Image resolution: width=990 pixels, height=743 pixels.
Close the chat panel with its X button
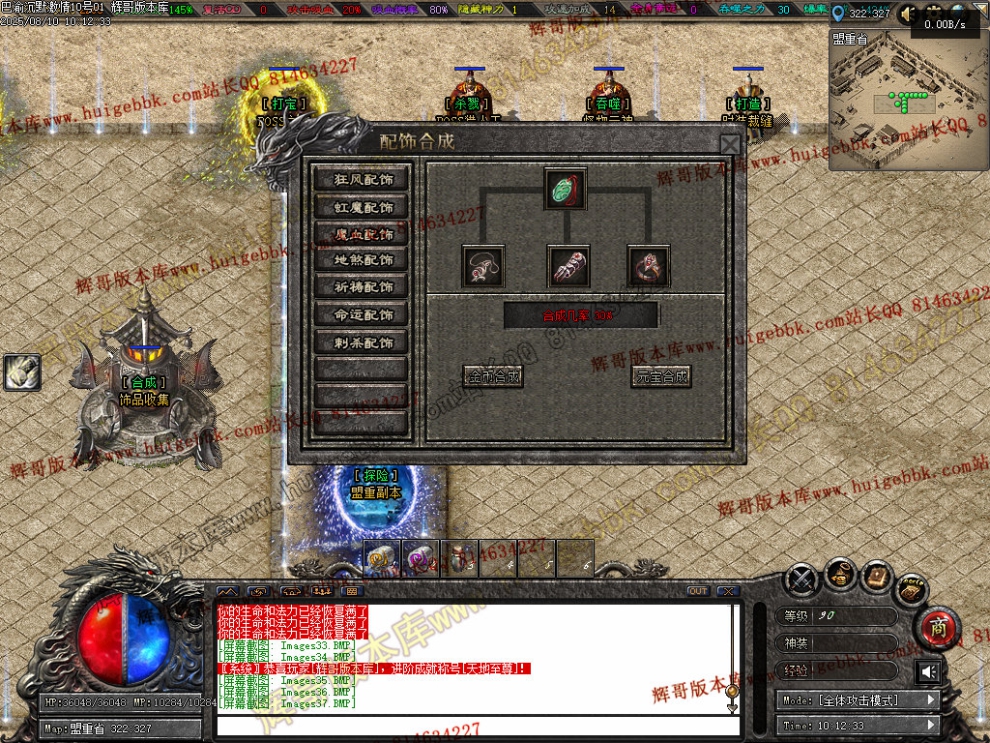point(727,591)
